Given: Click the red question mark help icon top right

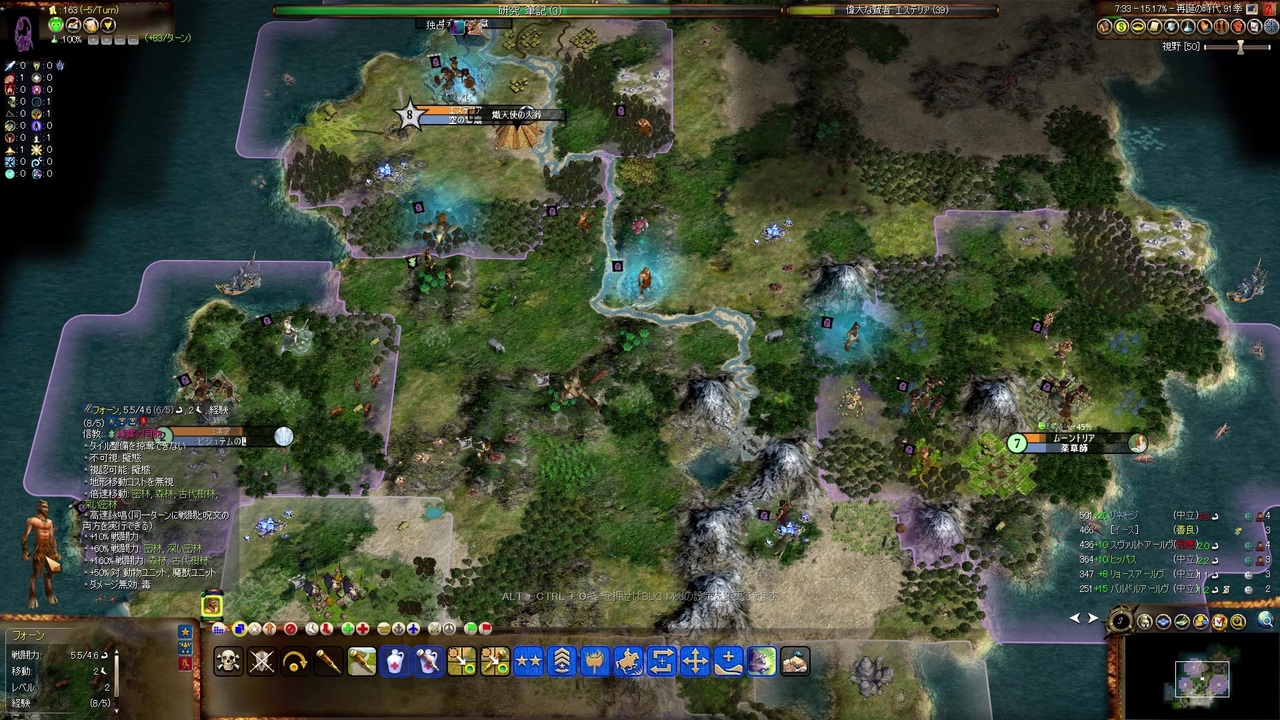Looking at the screenshot, I should pos(1268,9).
